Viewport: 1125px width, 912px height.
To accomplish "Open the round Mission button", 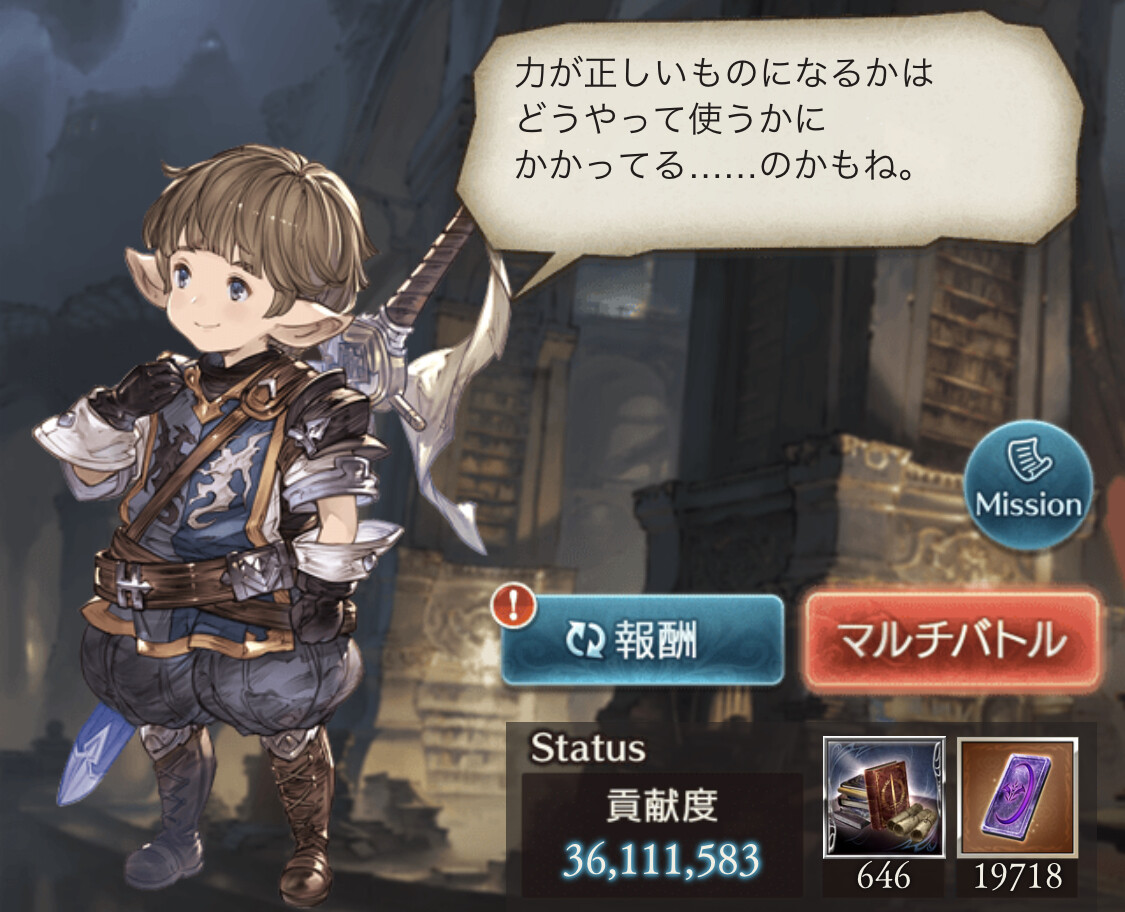I will [x=1028, y=486].
